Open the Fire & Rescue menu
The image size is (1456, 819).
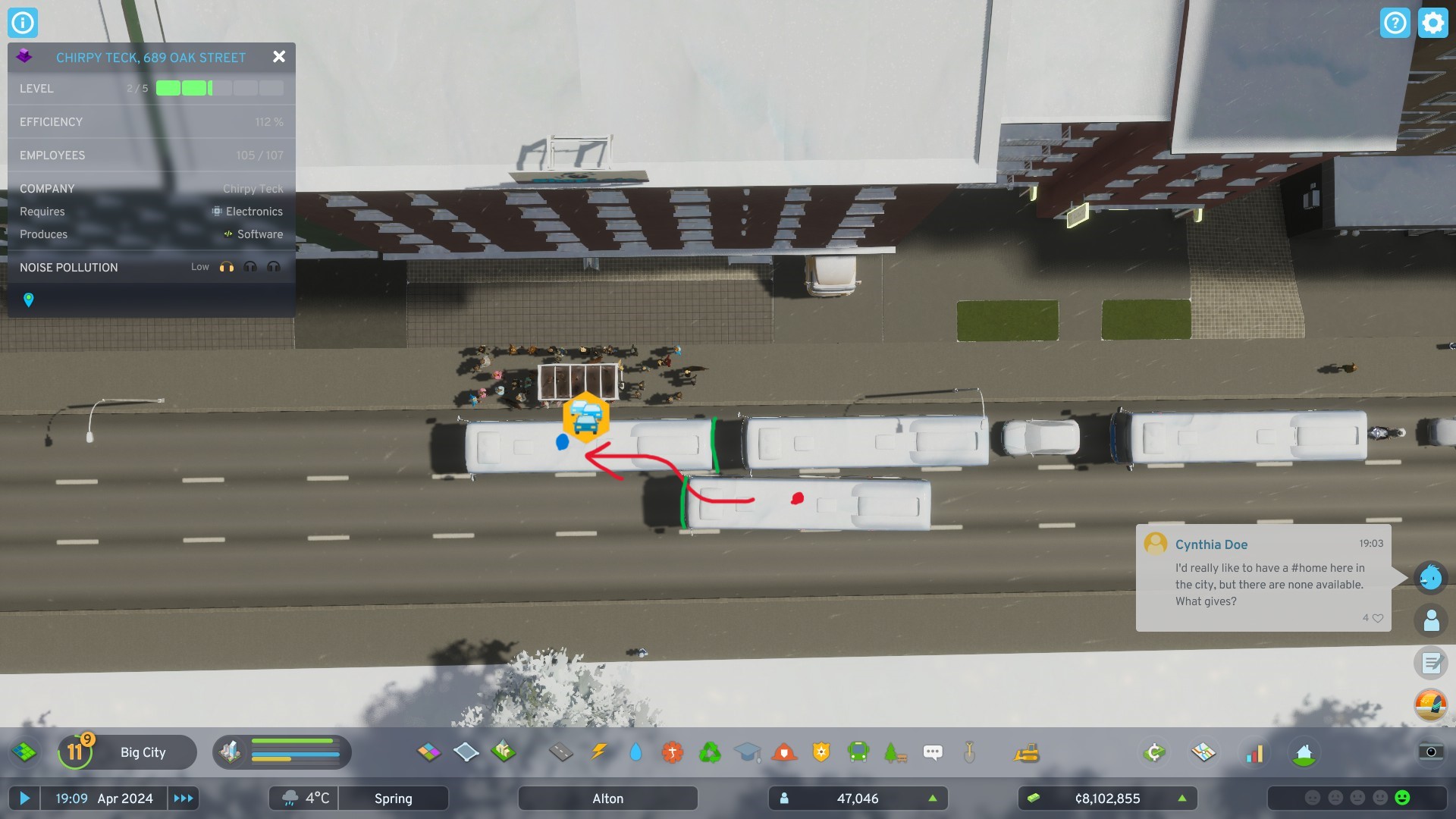pyautogui.click(x=785, y=752)
